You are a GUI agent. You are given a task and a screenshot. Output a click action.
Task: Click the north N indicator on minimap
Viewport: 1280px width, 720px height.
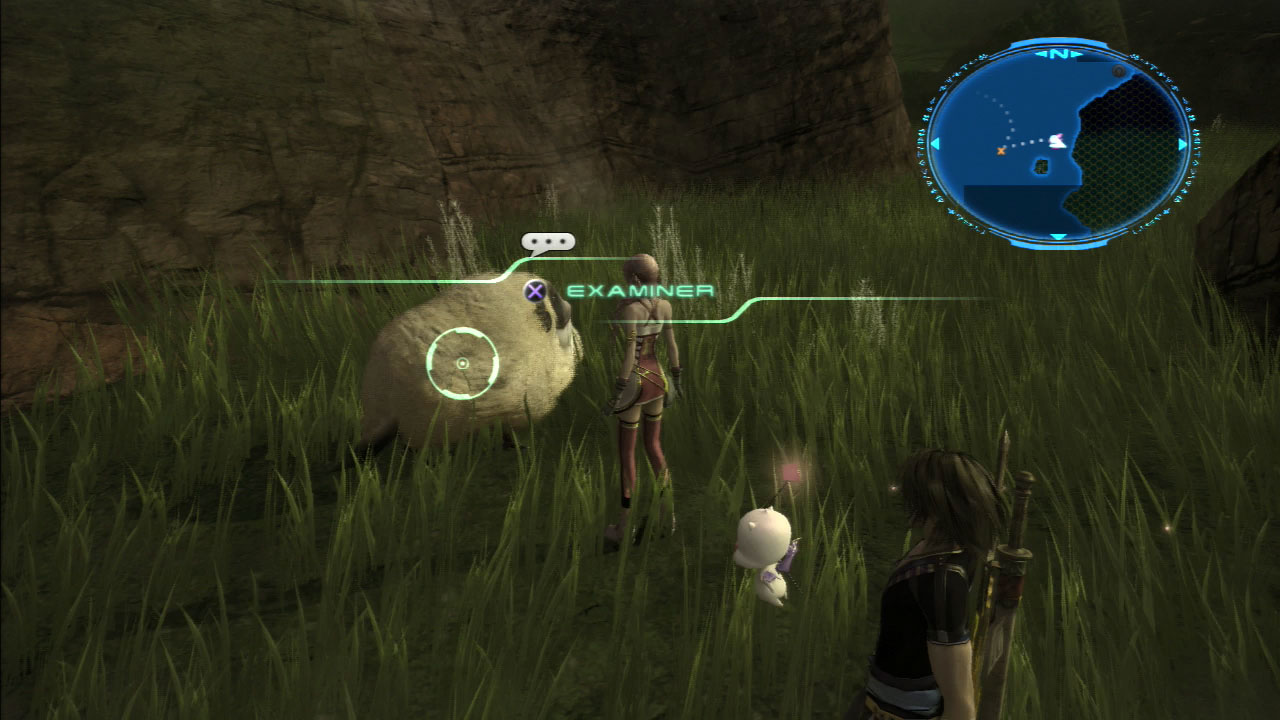click(1058, 54)
